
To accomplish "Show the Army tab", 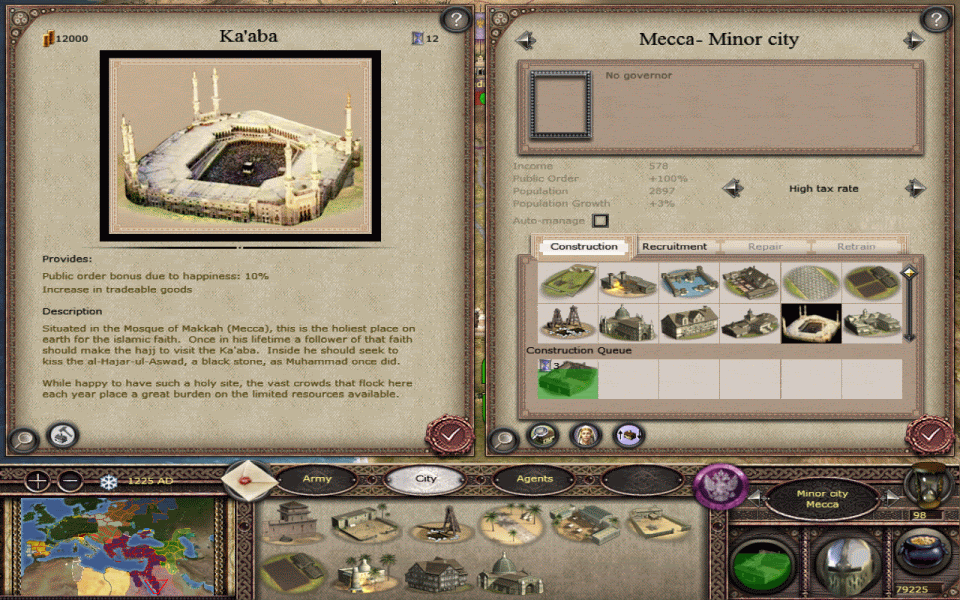I will 317,479.
